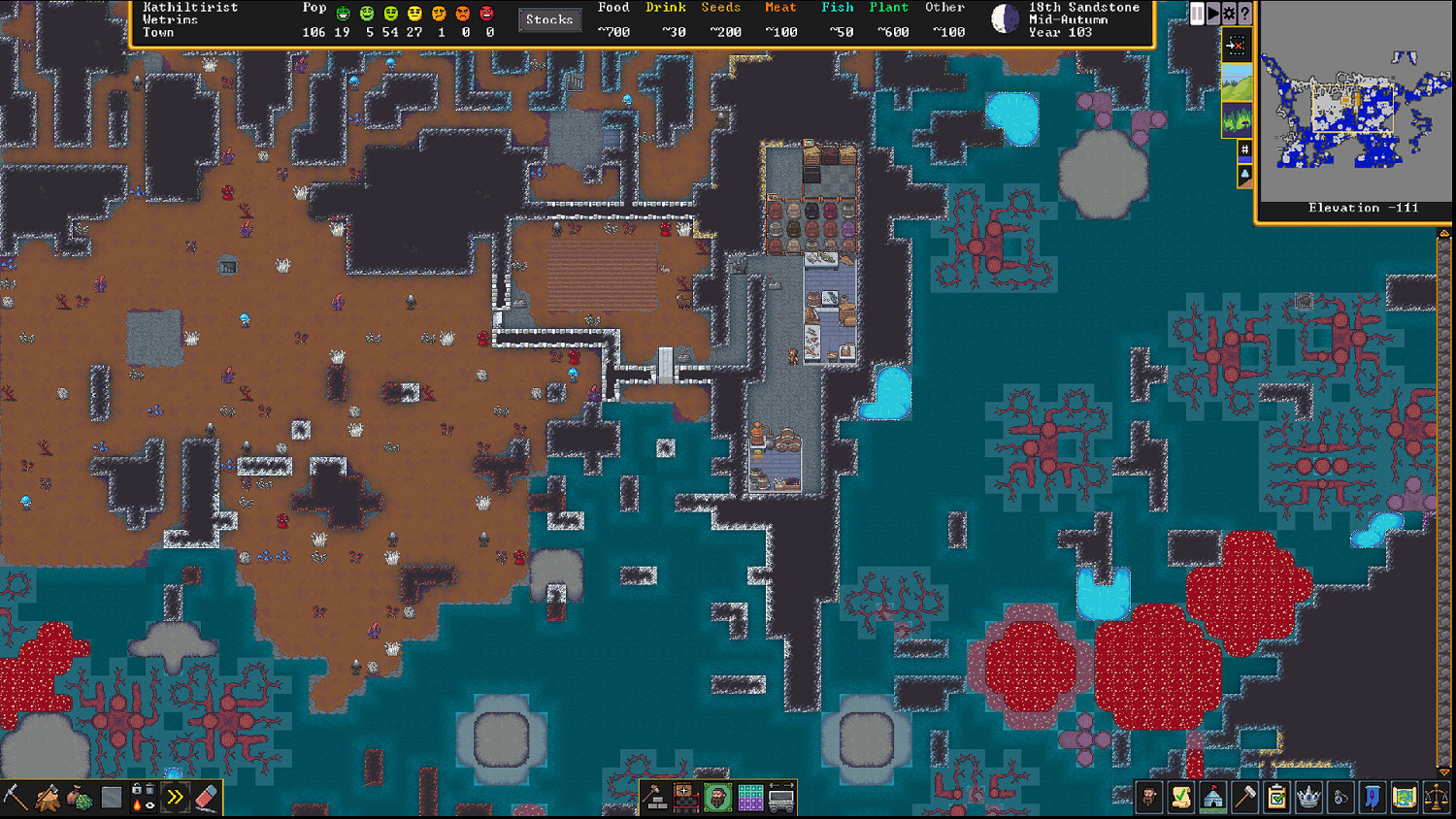Open help with the question mark
This screenshot has height=819, width=1456.
click(1243, 13)
